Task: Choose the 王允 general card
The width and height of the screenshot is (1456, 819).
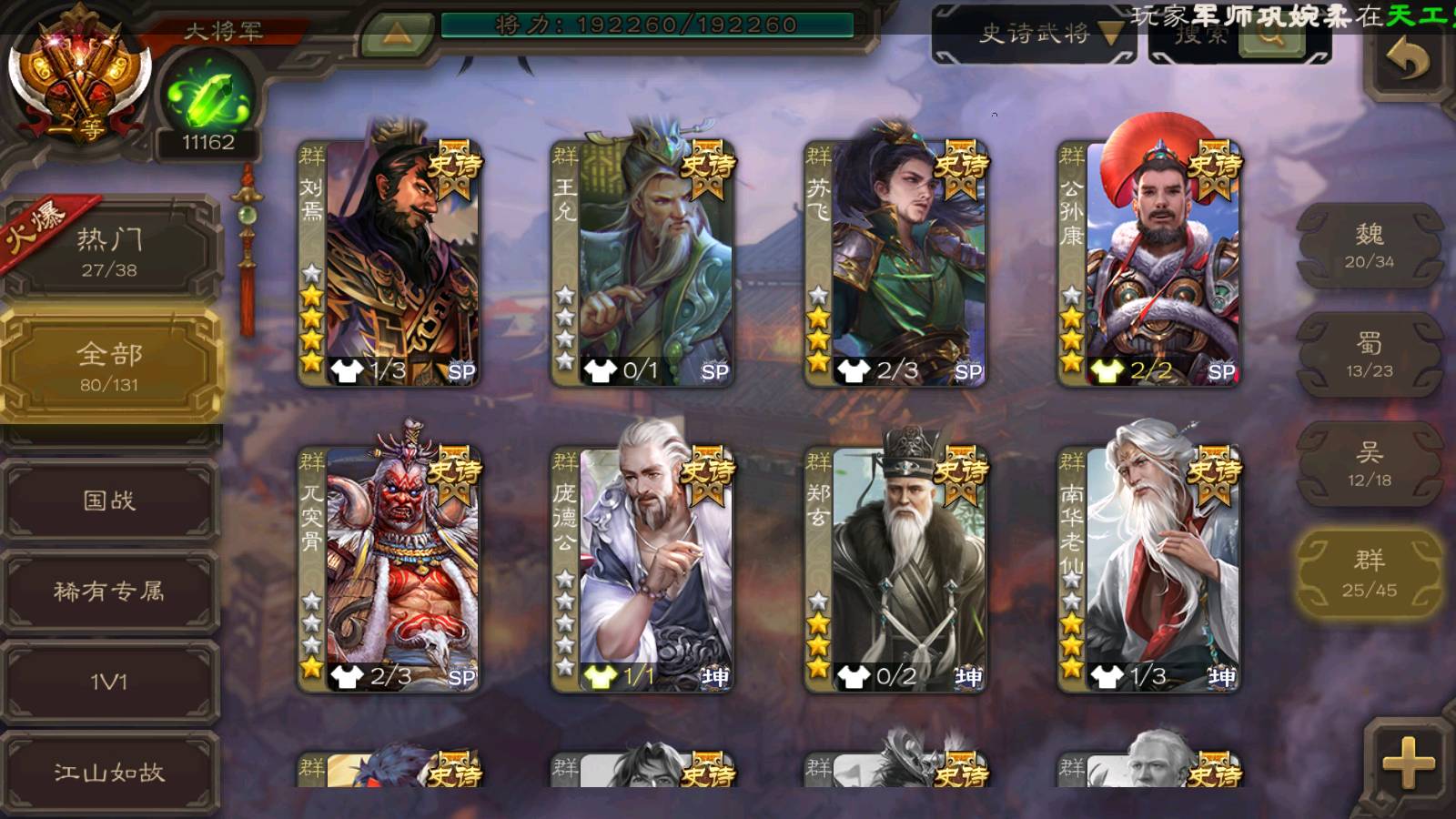Action: (x=642, y=264)
